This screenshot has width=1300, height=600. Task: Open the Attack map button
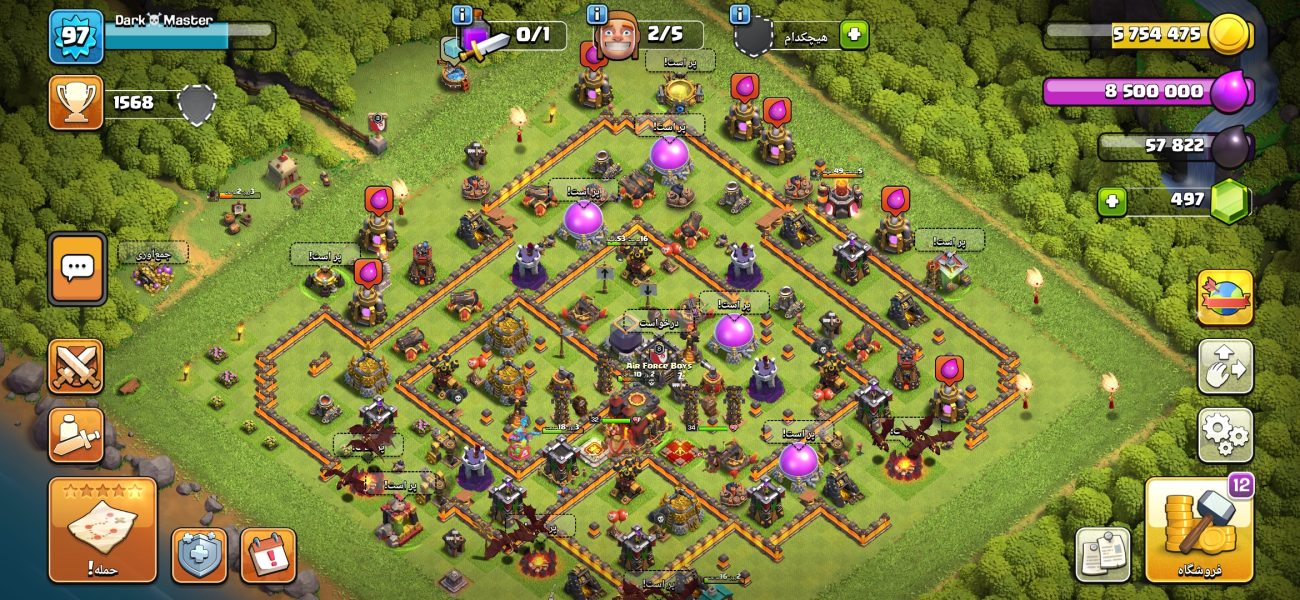point(103,529)
